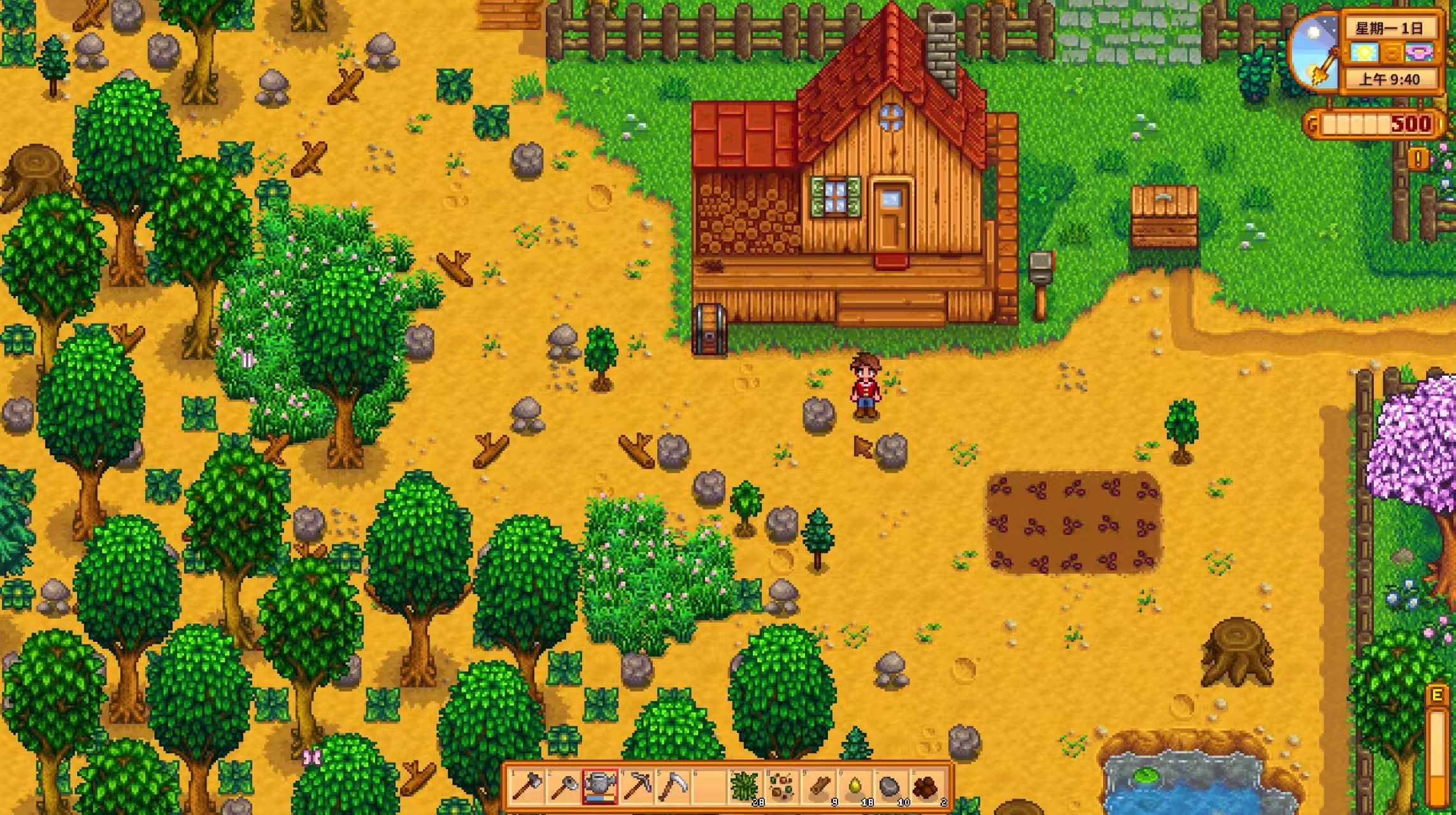The width and height of the screenshot is (1456, 815).
Task: Select the brown clumps stack of two
Action: (x=926, y=787)
